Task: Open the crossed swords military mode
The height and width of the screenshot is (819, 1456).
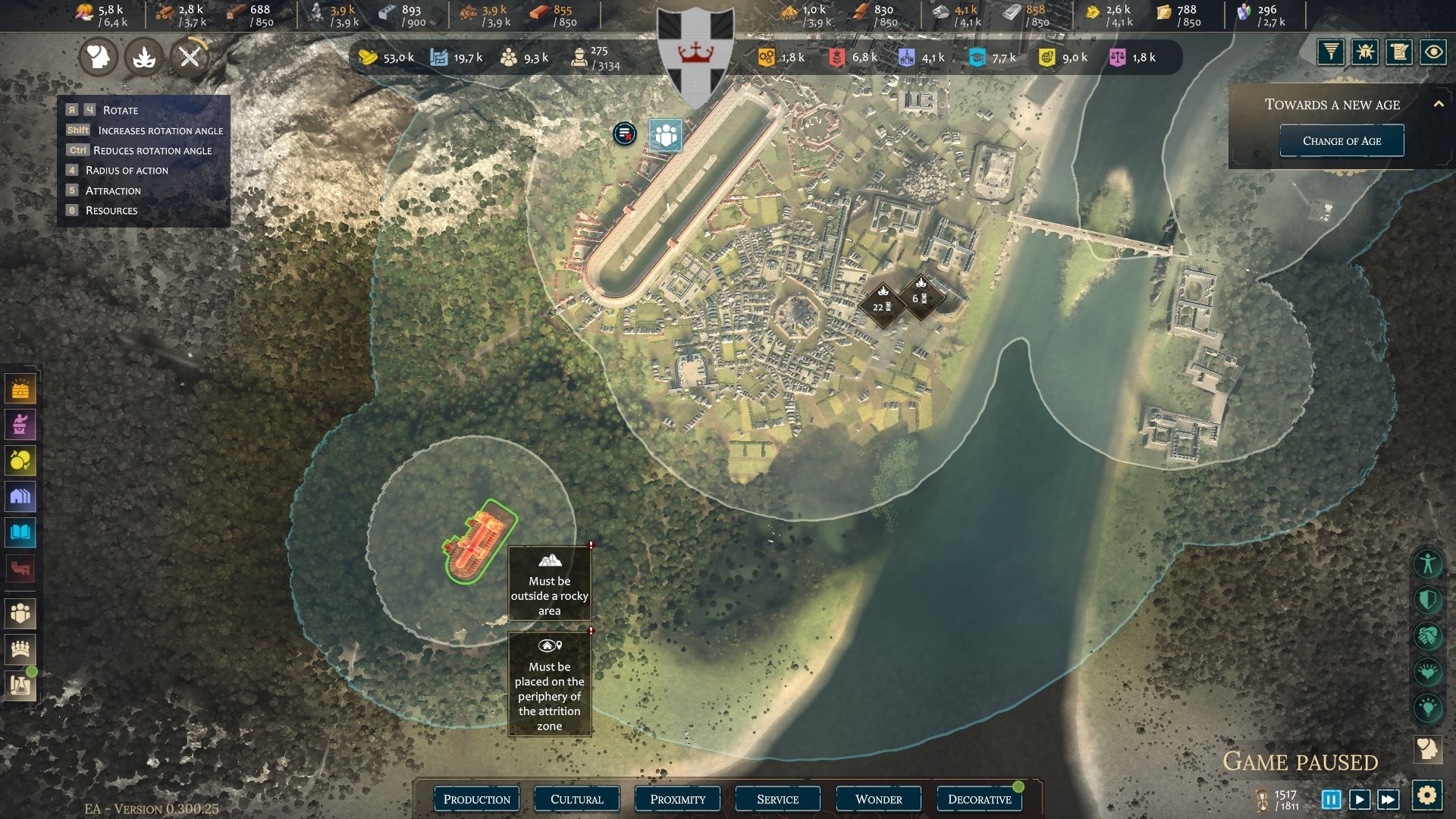Action: tap(190, 56)
